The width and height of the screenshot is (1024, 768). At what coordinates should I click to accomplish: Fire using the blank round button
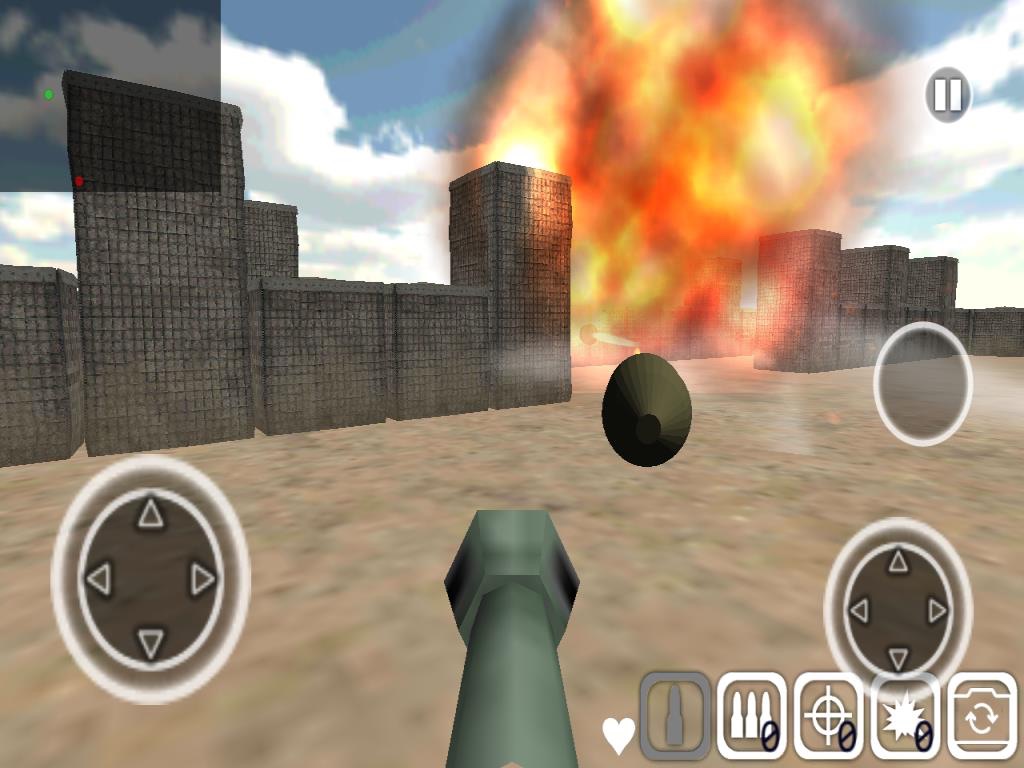[922, 383]
